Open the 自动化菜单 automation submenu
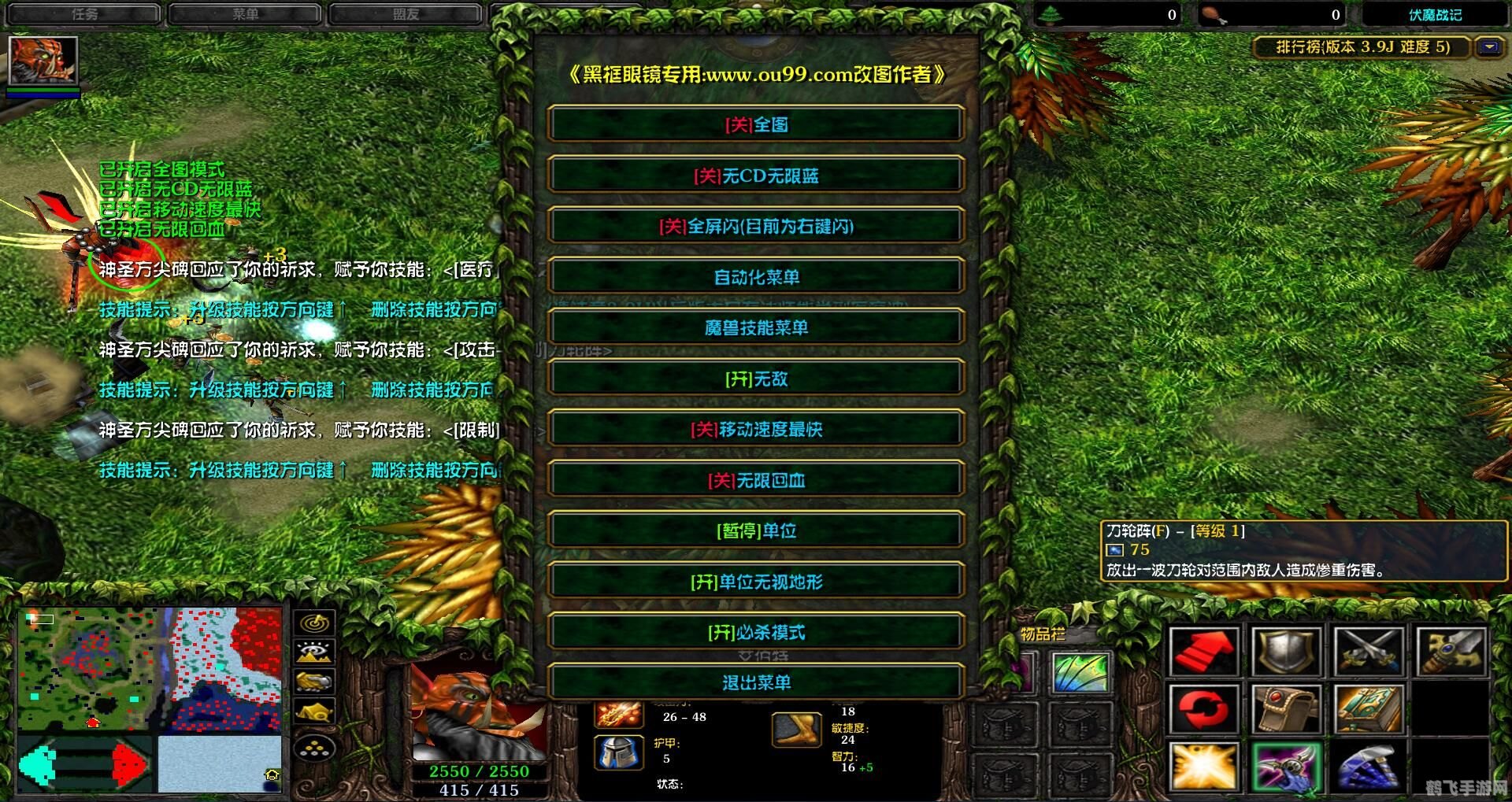 (x=756, y=276)
